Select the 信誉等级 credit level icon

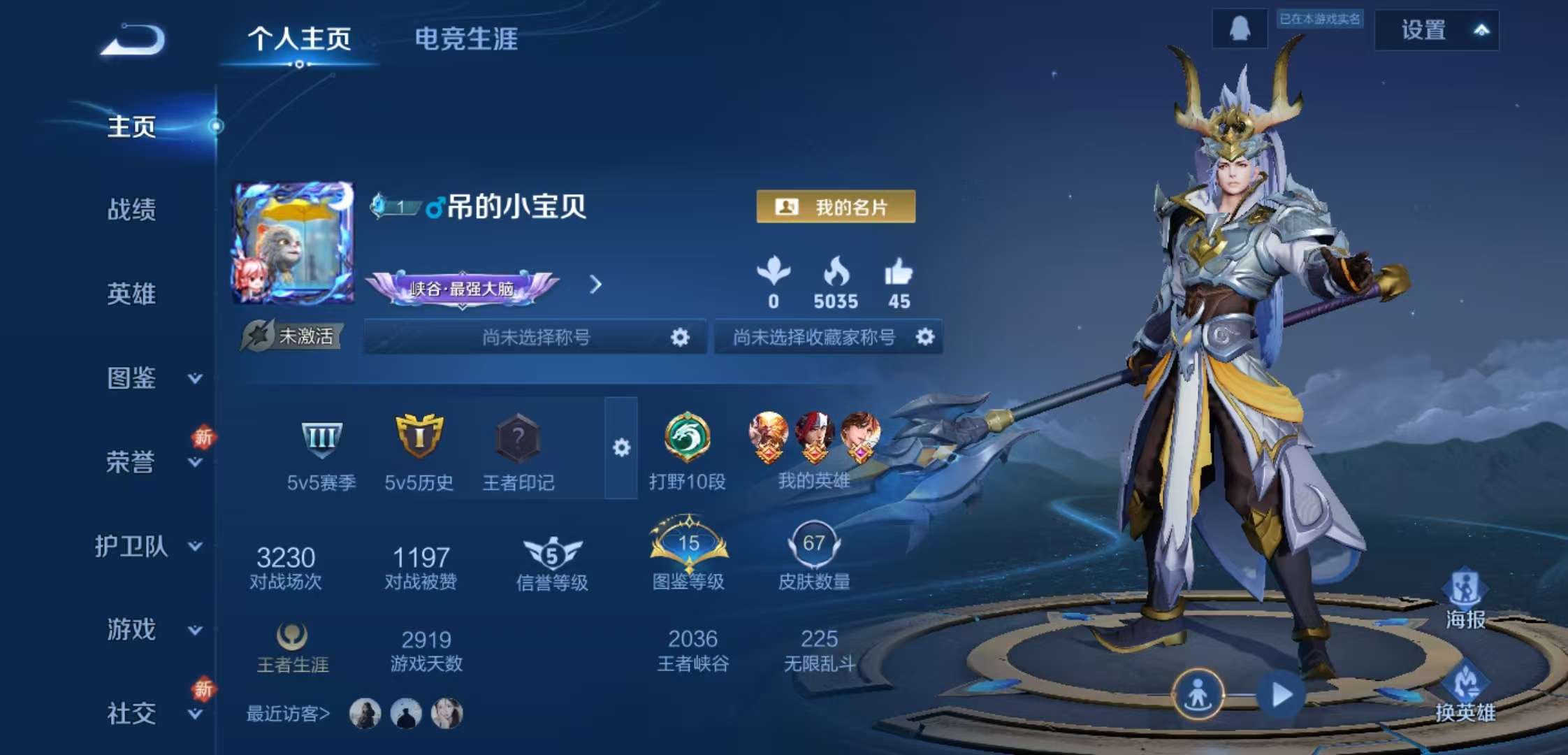click(551, 556)
